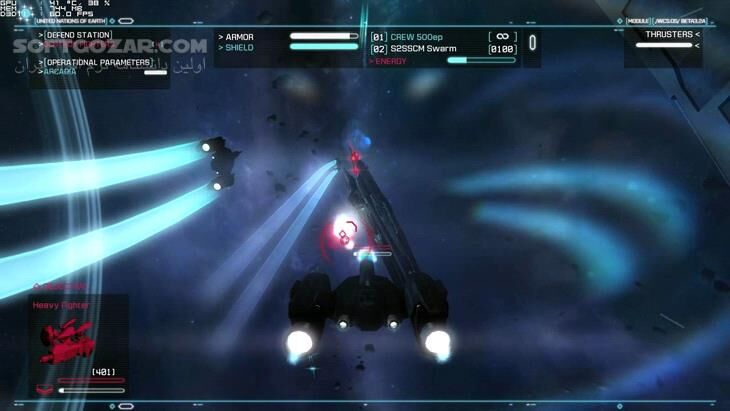
Task: Select the Defend Station objective
Action: (x=79, y=35)
